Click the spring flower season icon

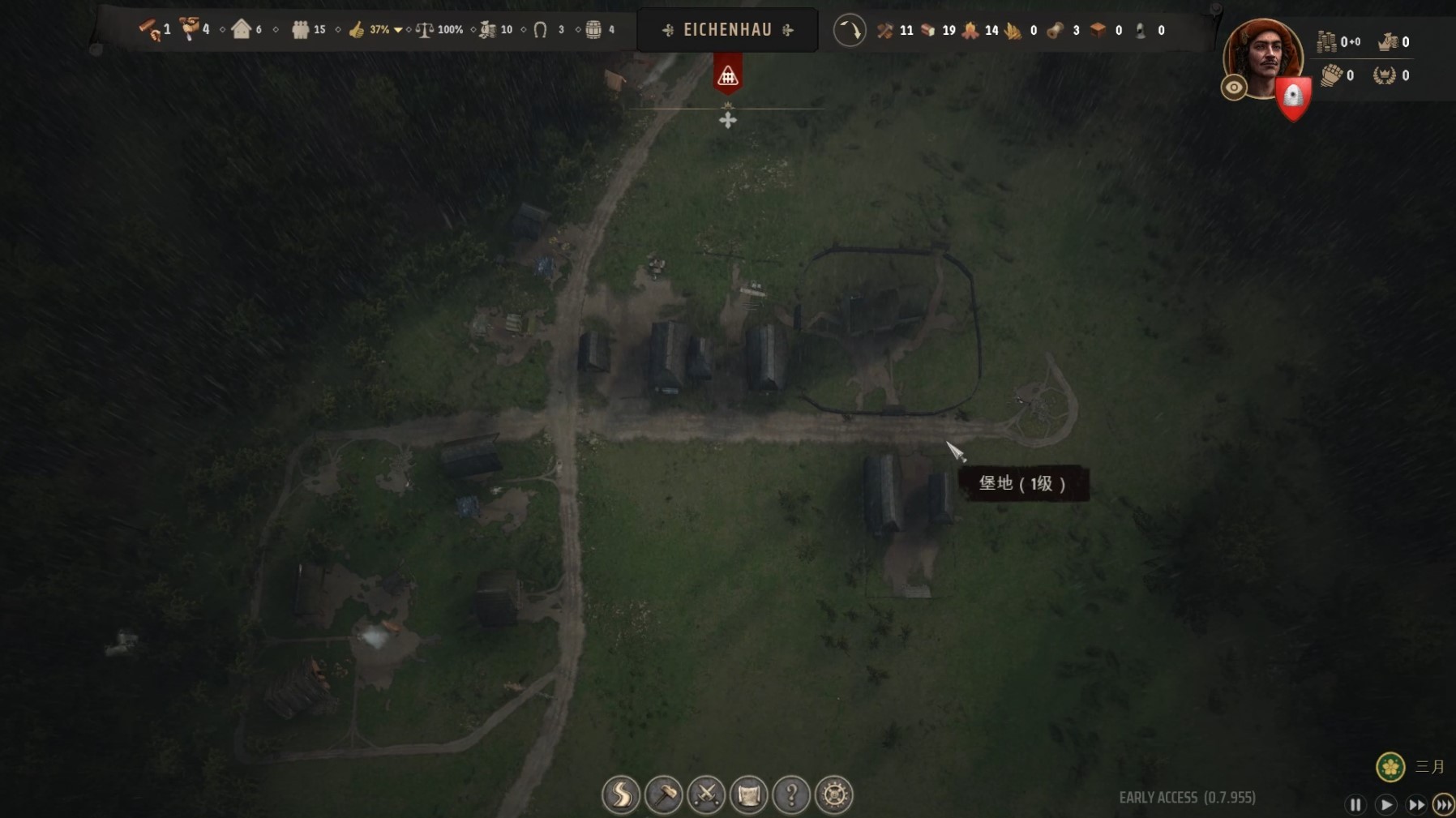point(1390,766)
